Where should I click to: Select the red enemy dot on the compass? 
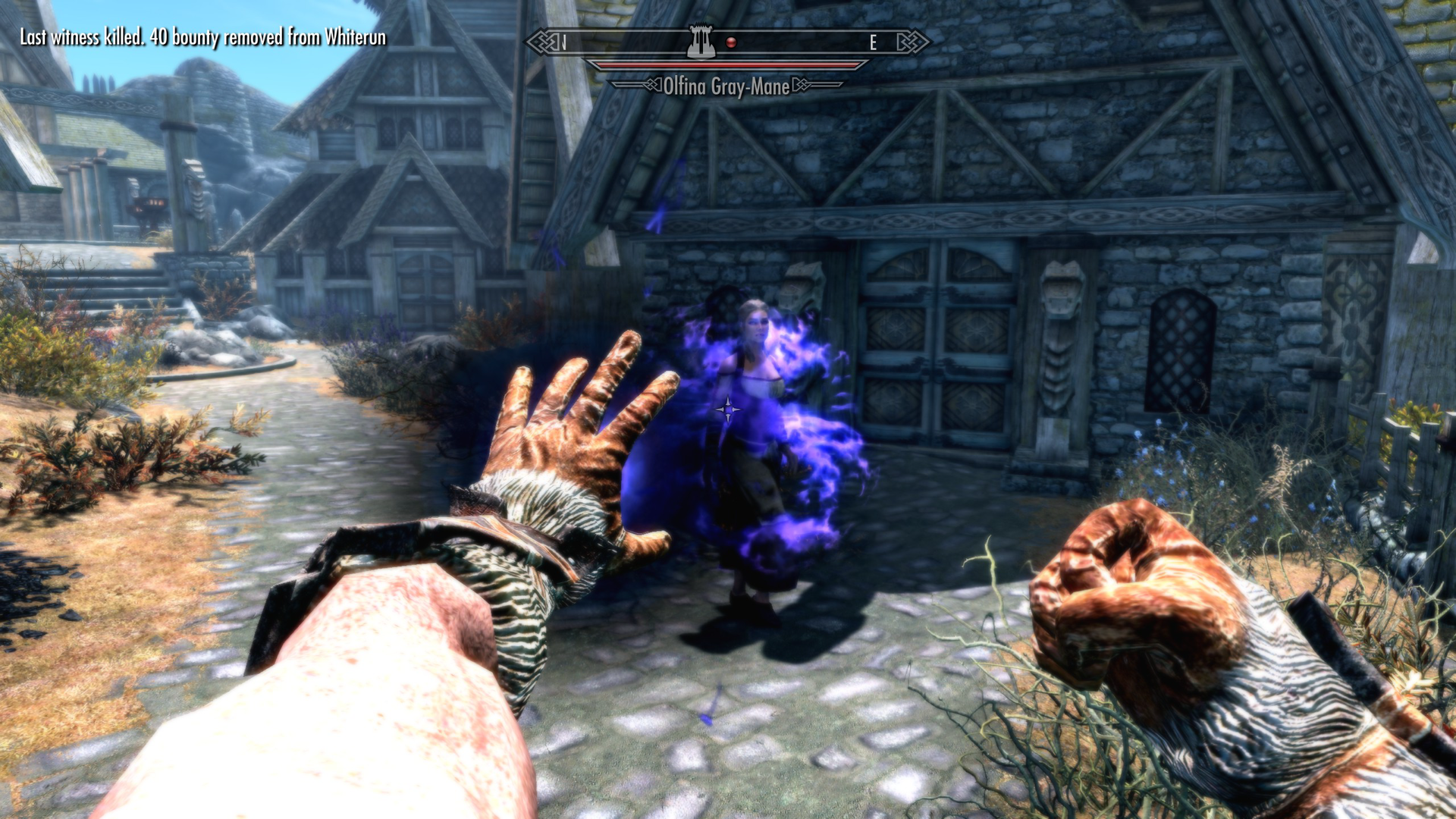point(730,42)
